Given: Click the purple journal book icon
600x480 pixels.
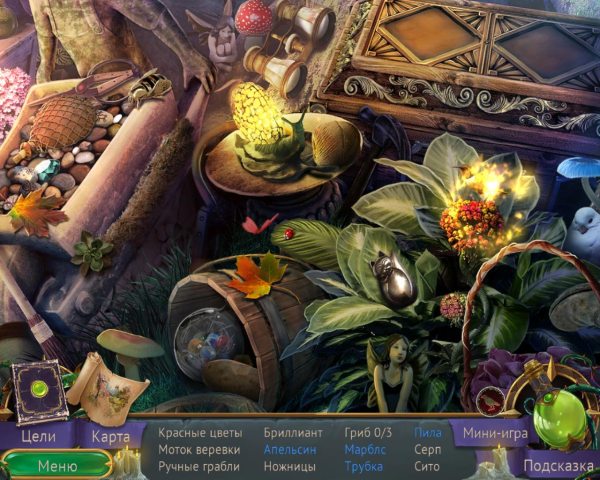Looking at the screenshot, I should 40,391.
